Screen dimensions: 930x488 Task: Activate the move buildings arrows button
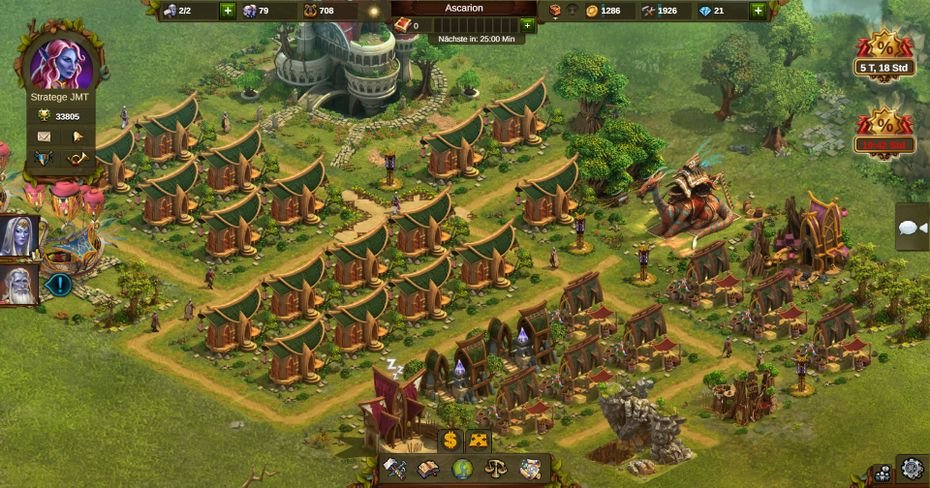[479, 440]
